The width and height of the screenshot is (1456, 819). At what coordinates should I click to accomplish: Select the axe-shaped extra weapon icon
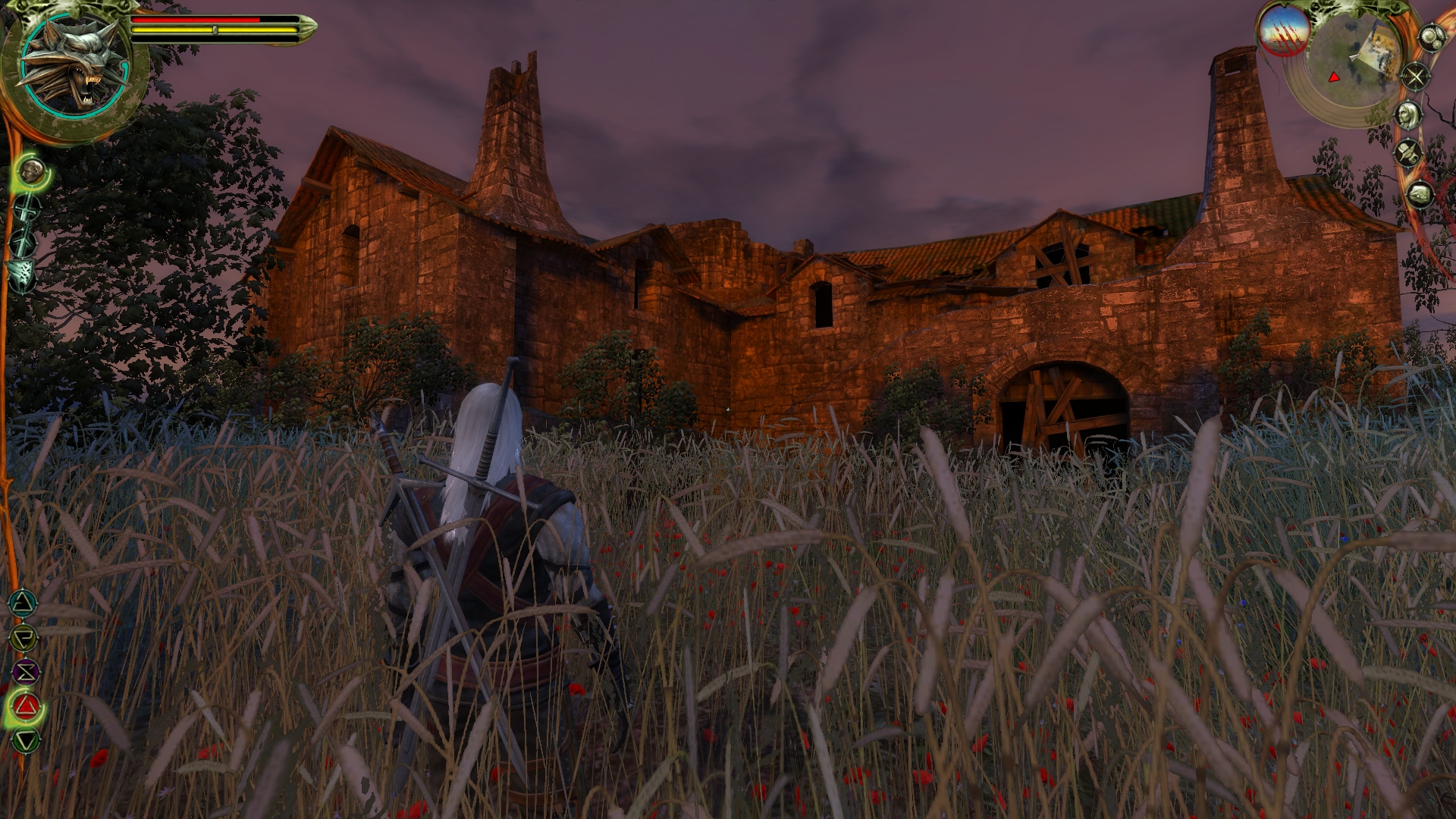coord(20,272)
